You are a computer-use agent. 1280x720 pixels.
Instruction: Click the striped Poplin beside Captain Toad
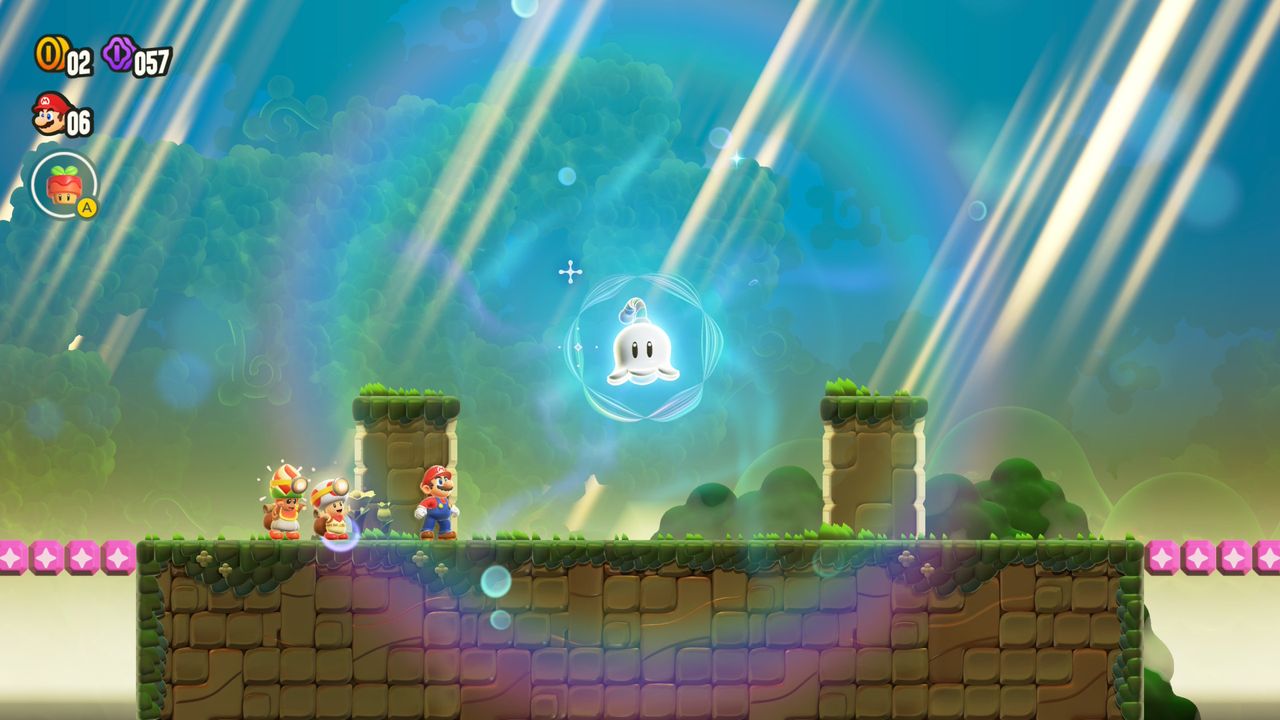click(x=285, y=500)
